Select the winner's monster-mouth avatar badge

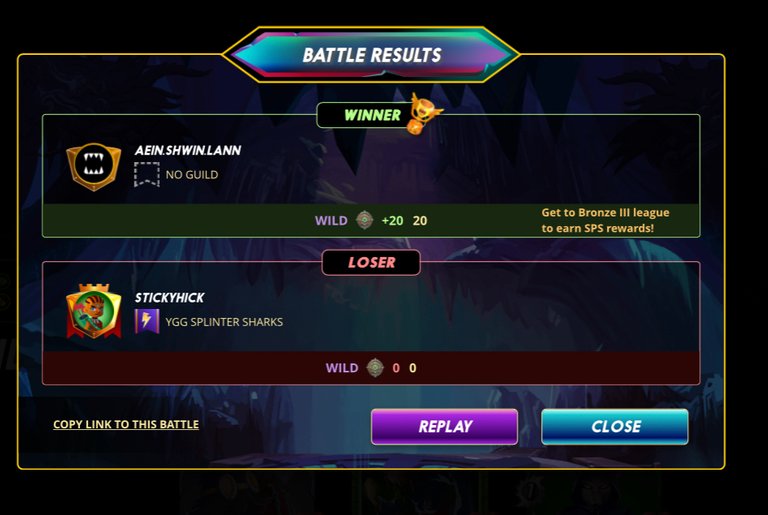pos(94,166)
